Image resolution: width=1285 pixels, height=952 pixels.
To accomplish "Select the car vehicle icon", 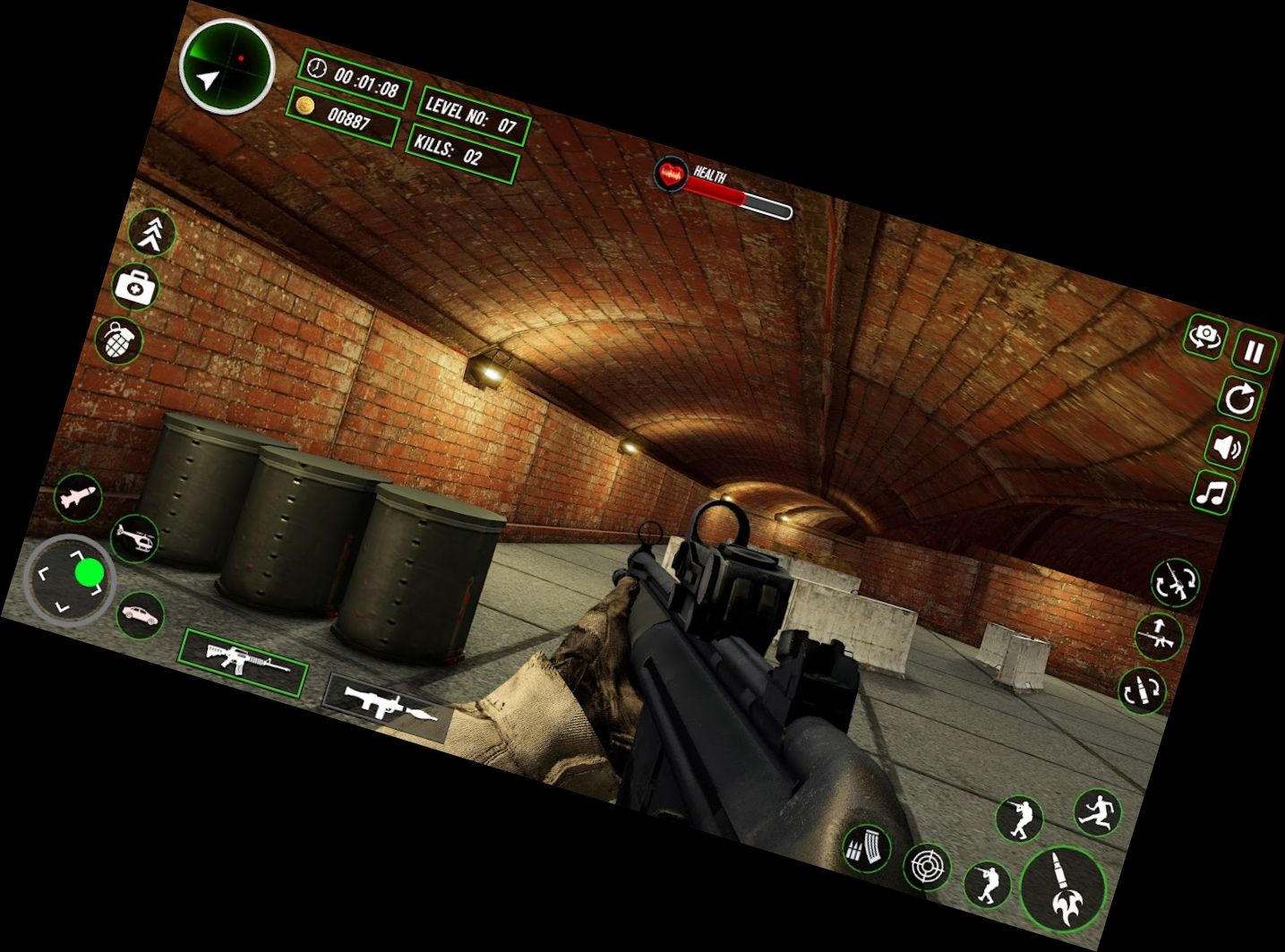I will 140,614.
